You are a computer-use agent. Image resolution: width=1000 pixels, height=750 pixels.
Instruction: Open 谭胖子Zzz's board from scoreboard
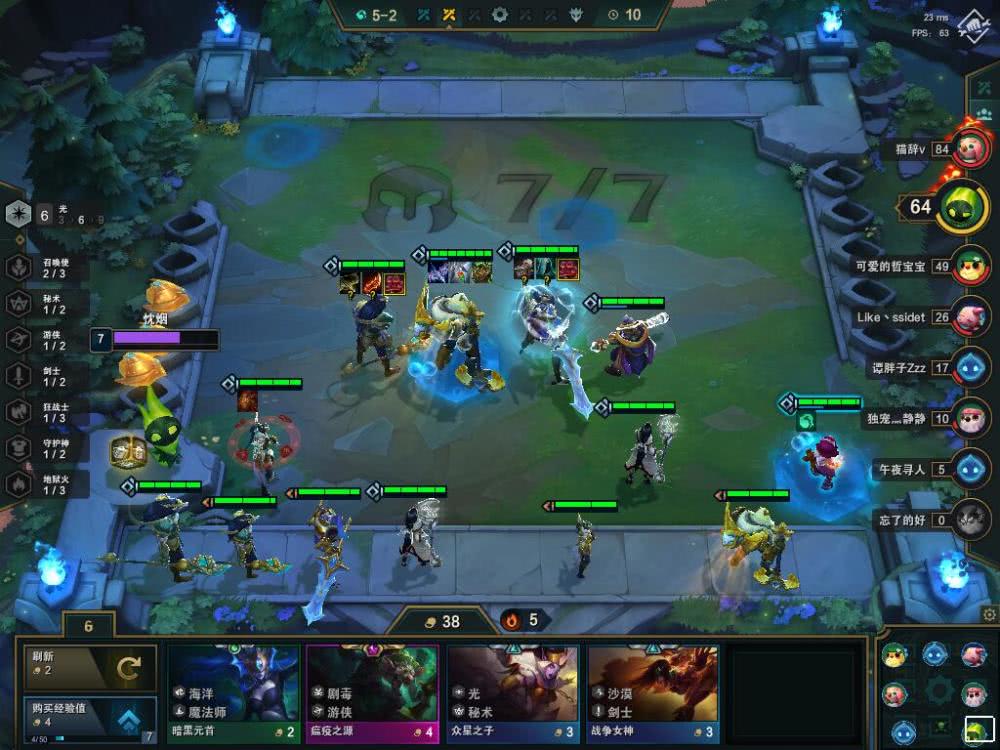click(969, 367)
